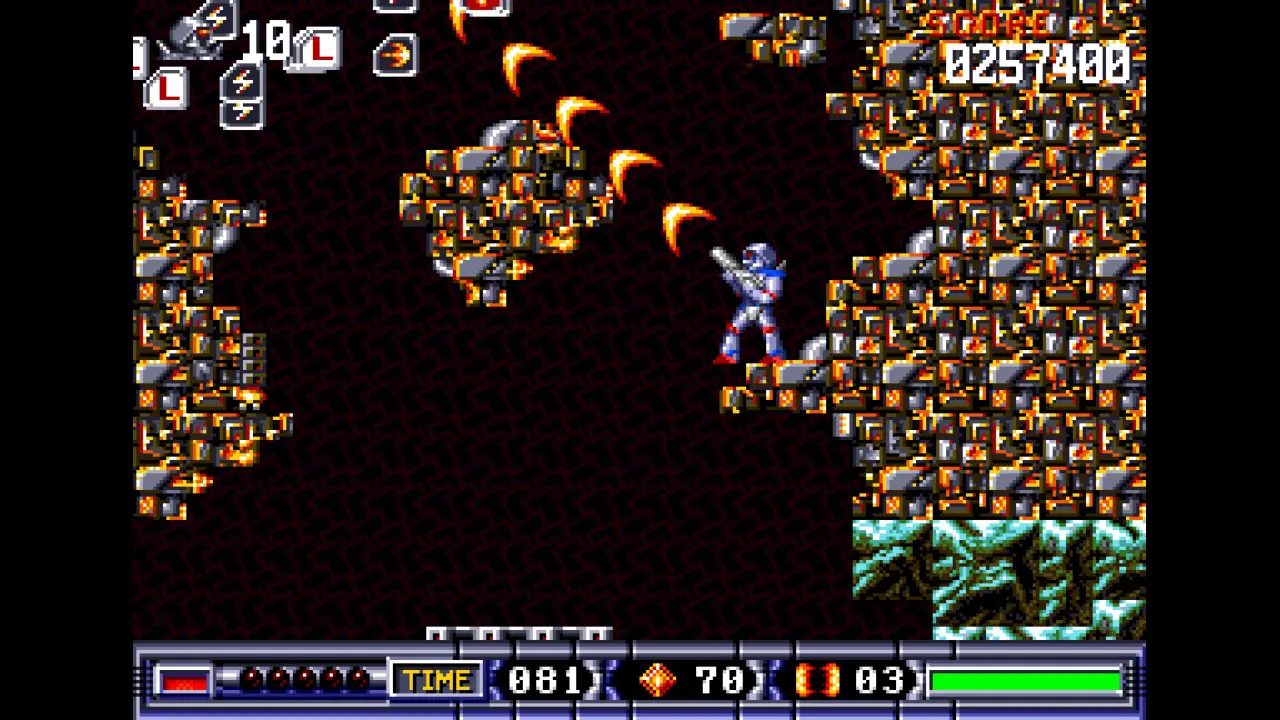Pick up the fireball weapon power-up icon
The image size is (1280, 720).
tap(396, 54)
